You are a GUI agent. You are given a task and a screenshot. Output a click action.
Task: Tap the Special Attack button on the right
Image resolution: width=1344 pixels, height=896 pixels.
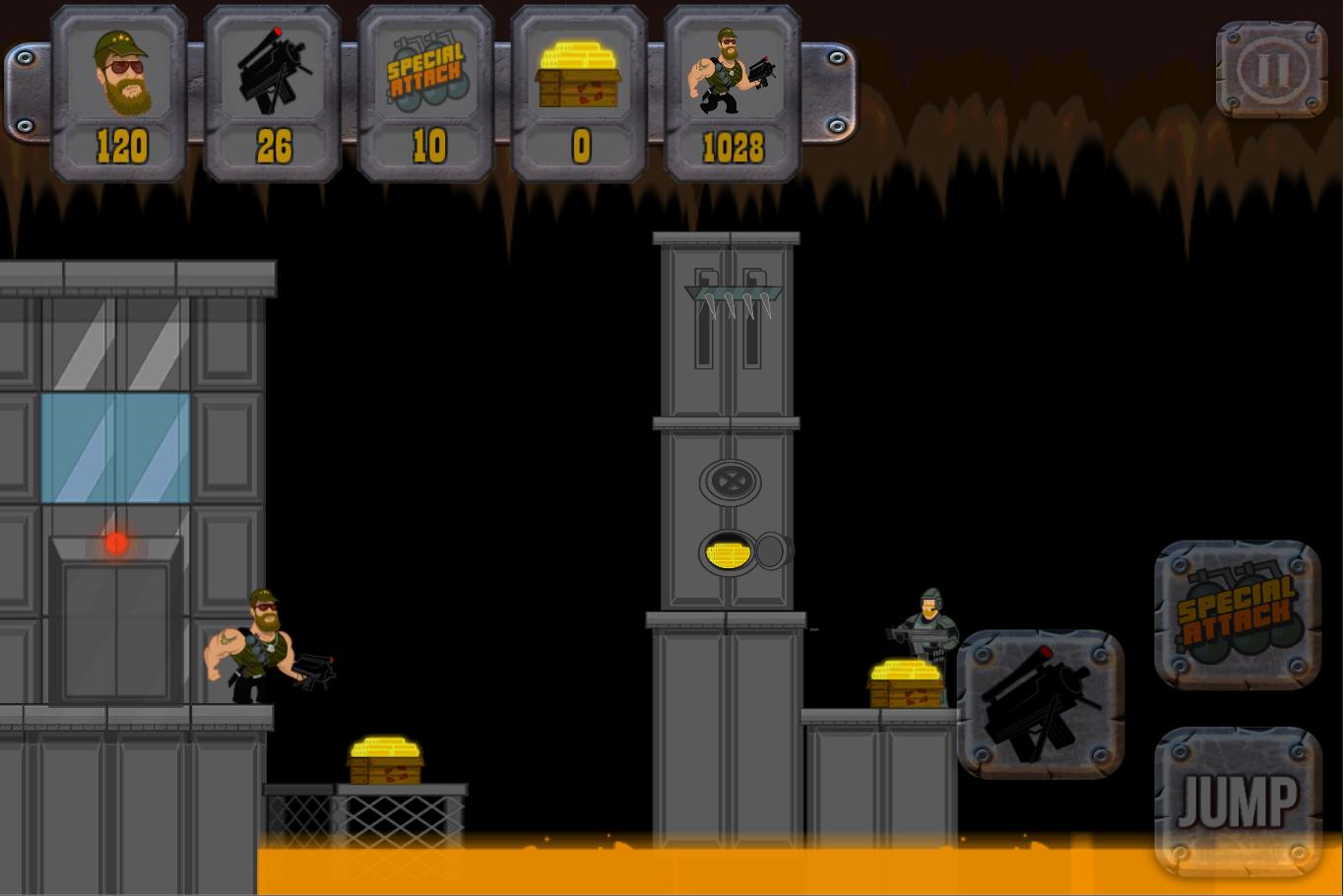(x=1237, y=613)
